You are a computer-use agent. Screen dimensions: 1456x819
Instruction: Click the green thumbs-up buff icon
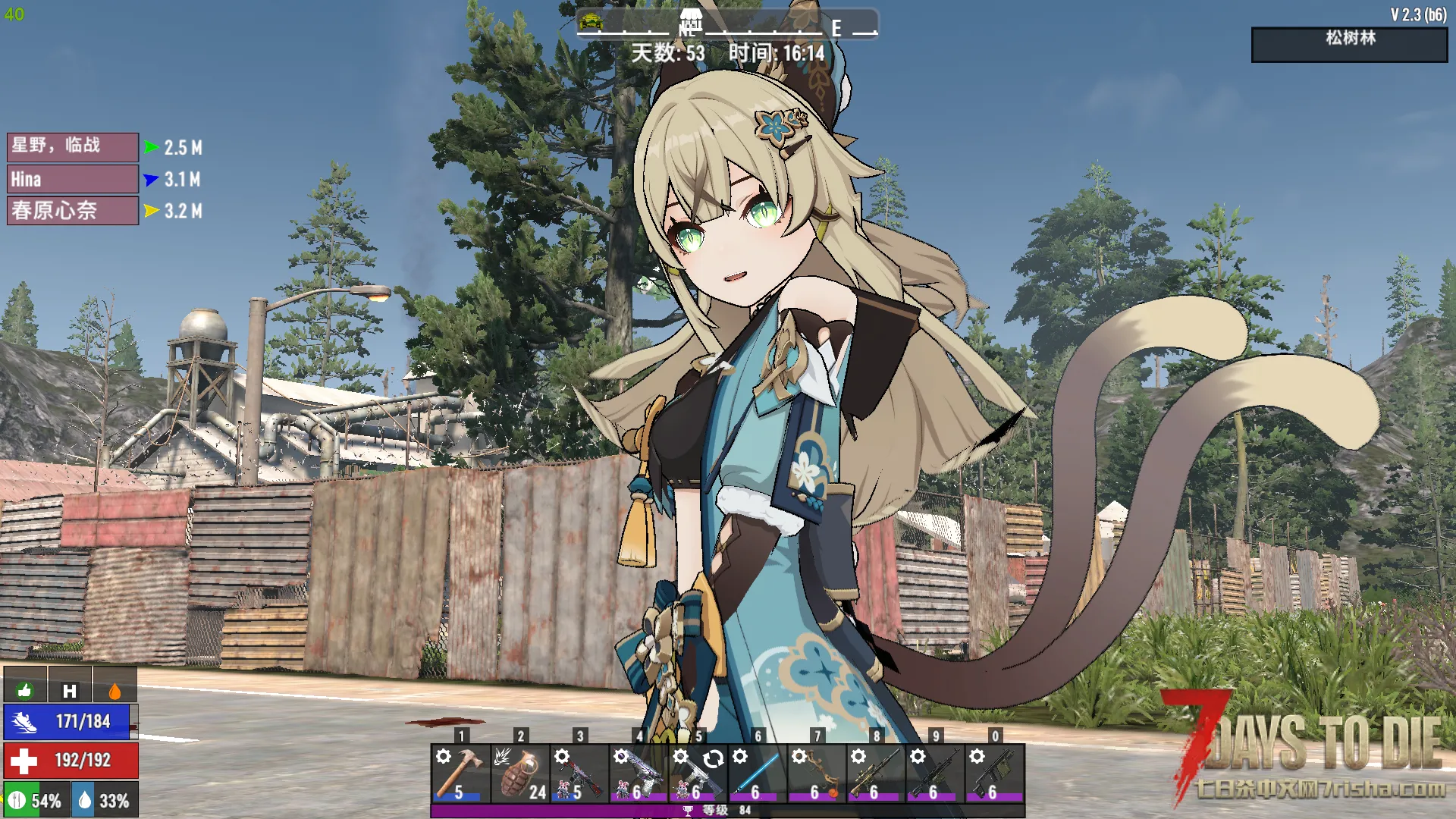click(x=25, y=689)
